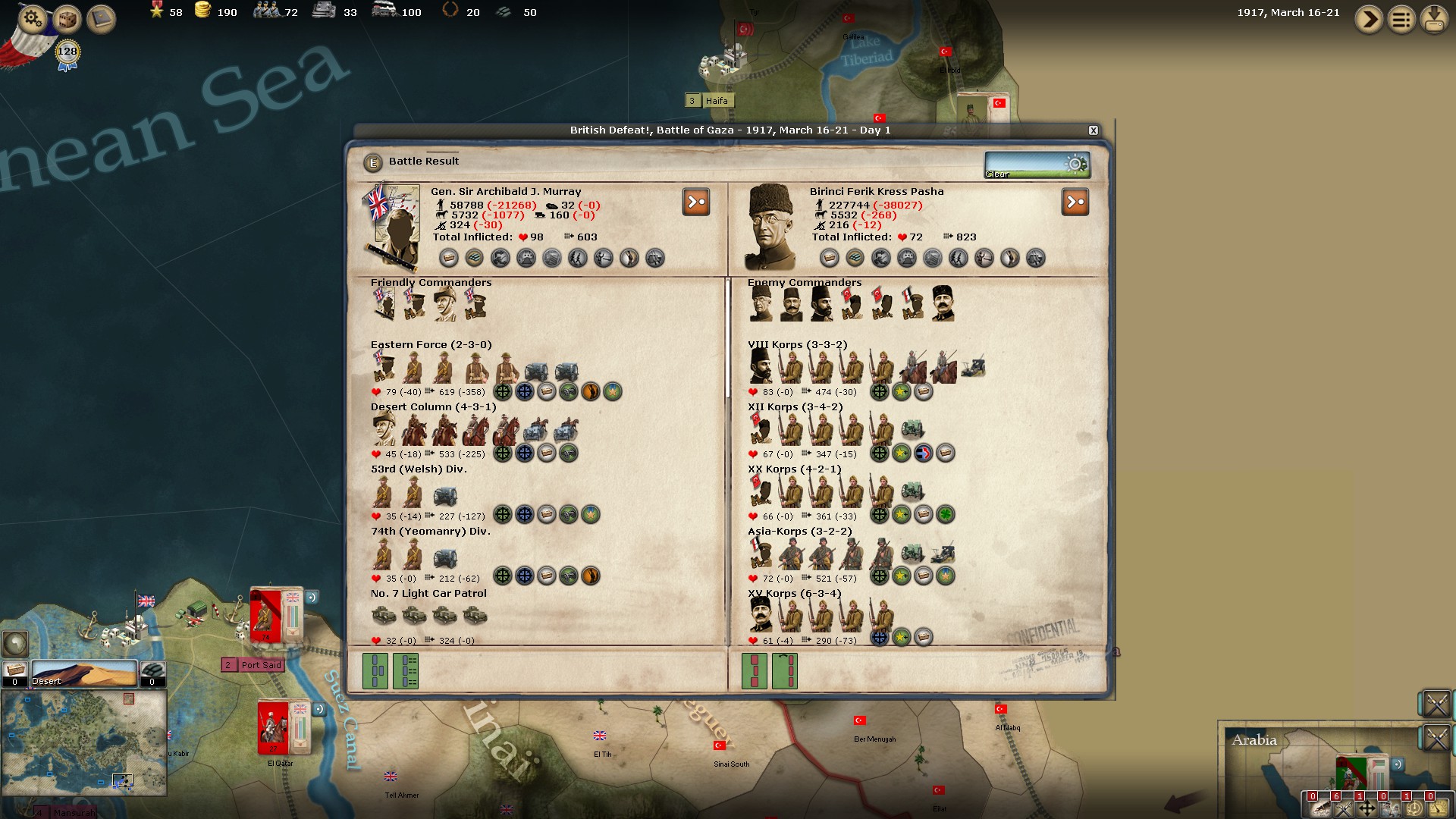Image resolution: width=1456 pixels, height=819 pixels.
Task: Select the Haifa region label
Action: (x=716, y=101)
